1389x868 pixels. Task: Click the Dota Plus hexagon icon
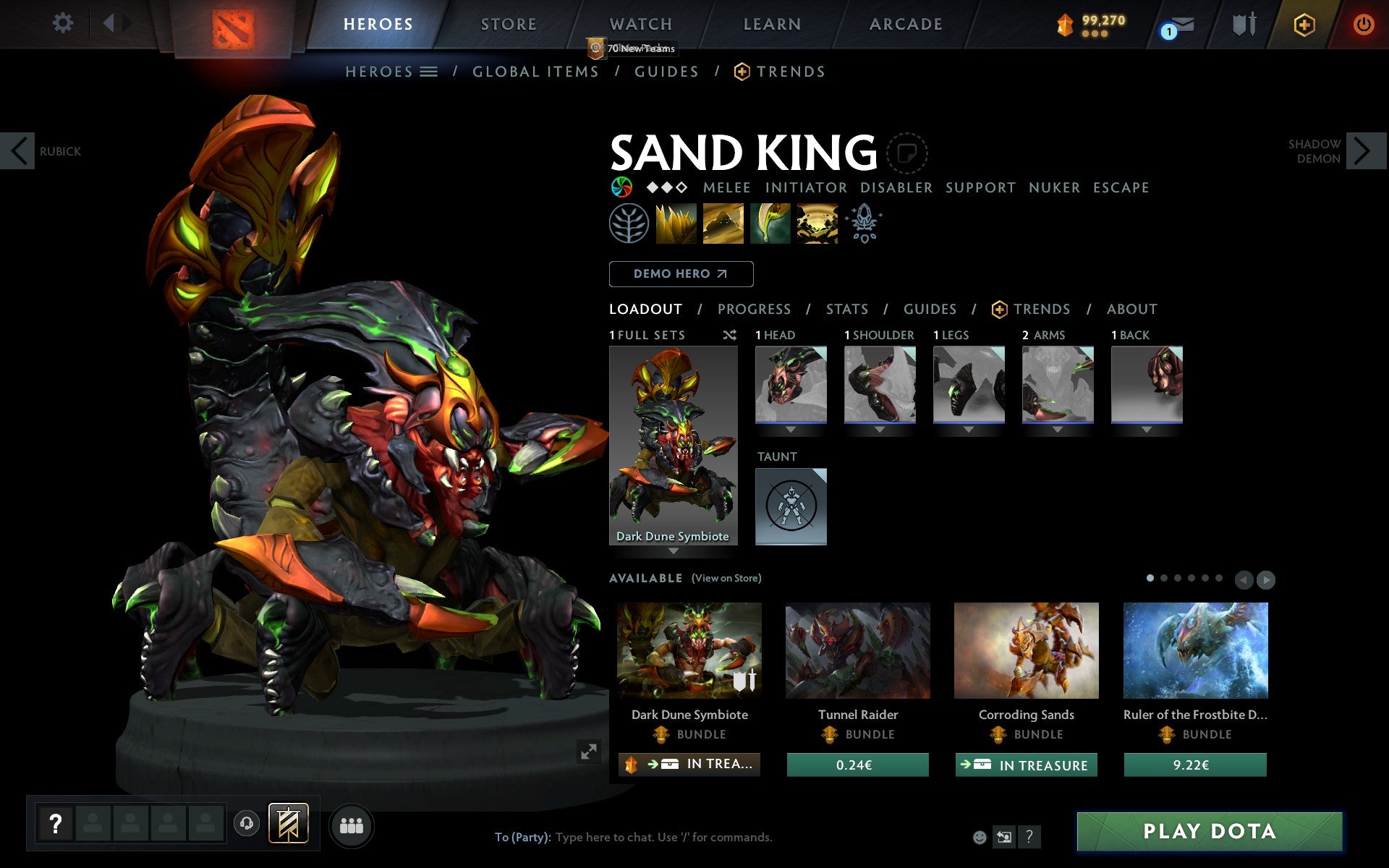1304,24
